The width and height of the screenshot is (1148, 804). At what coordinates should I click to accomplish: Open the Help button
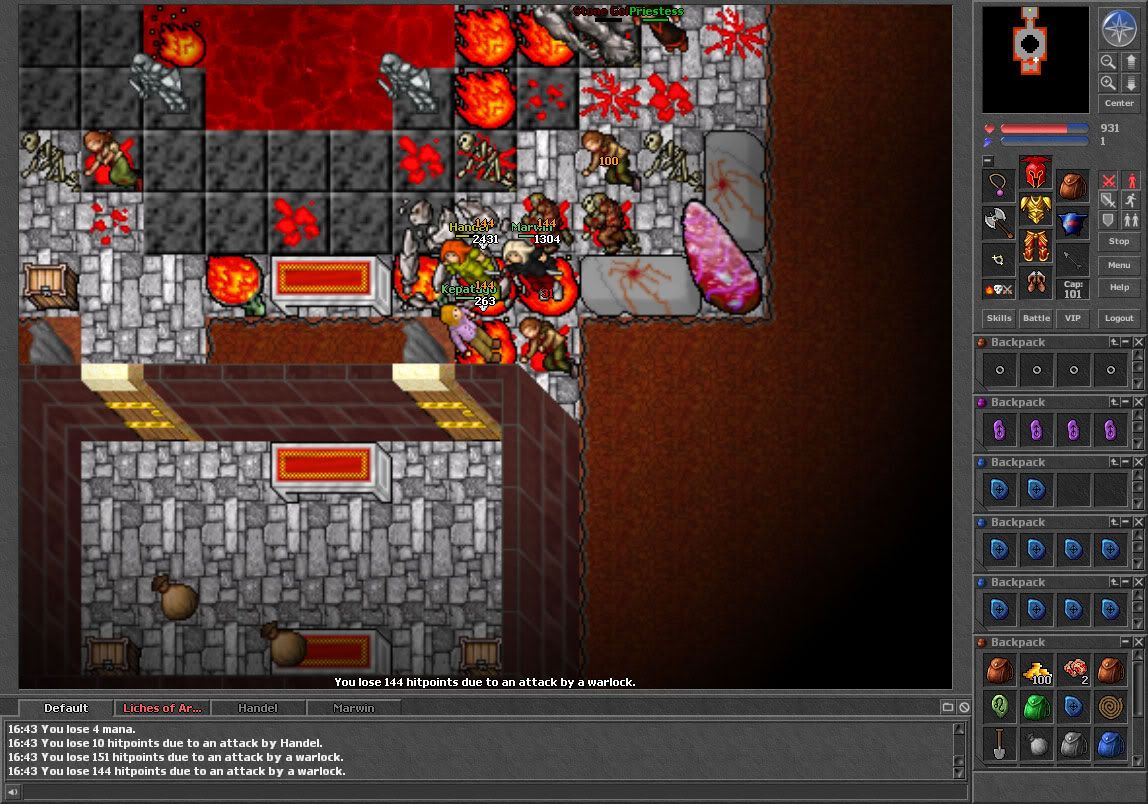(1119, 288)
